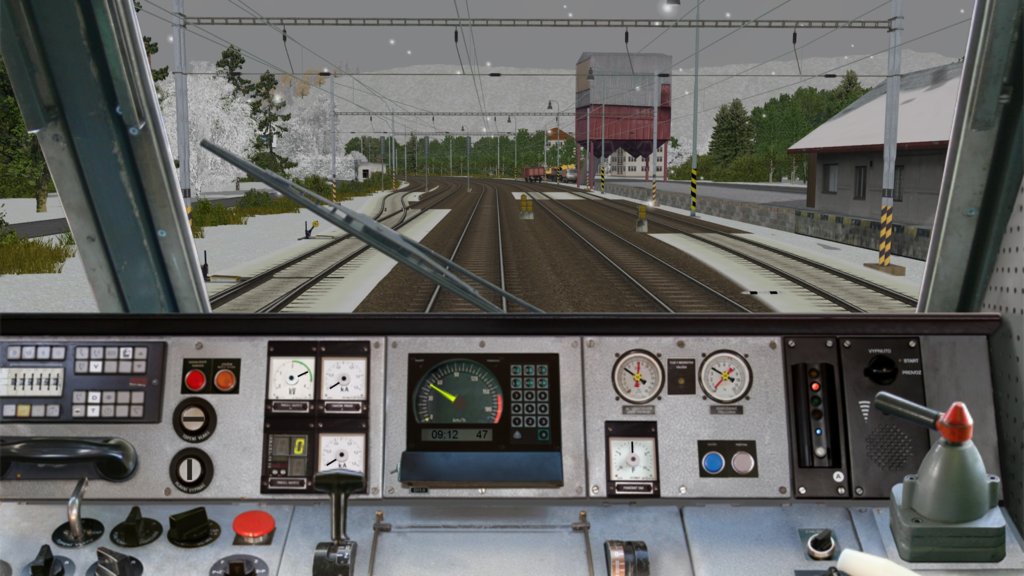1024x576 pixels.
Task: Turn the upper black rotary switch
Action: tap(194, 419)
